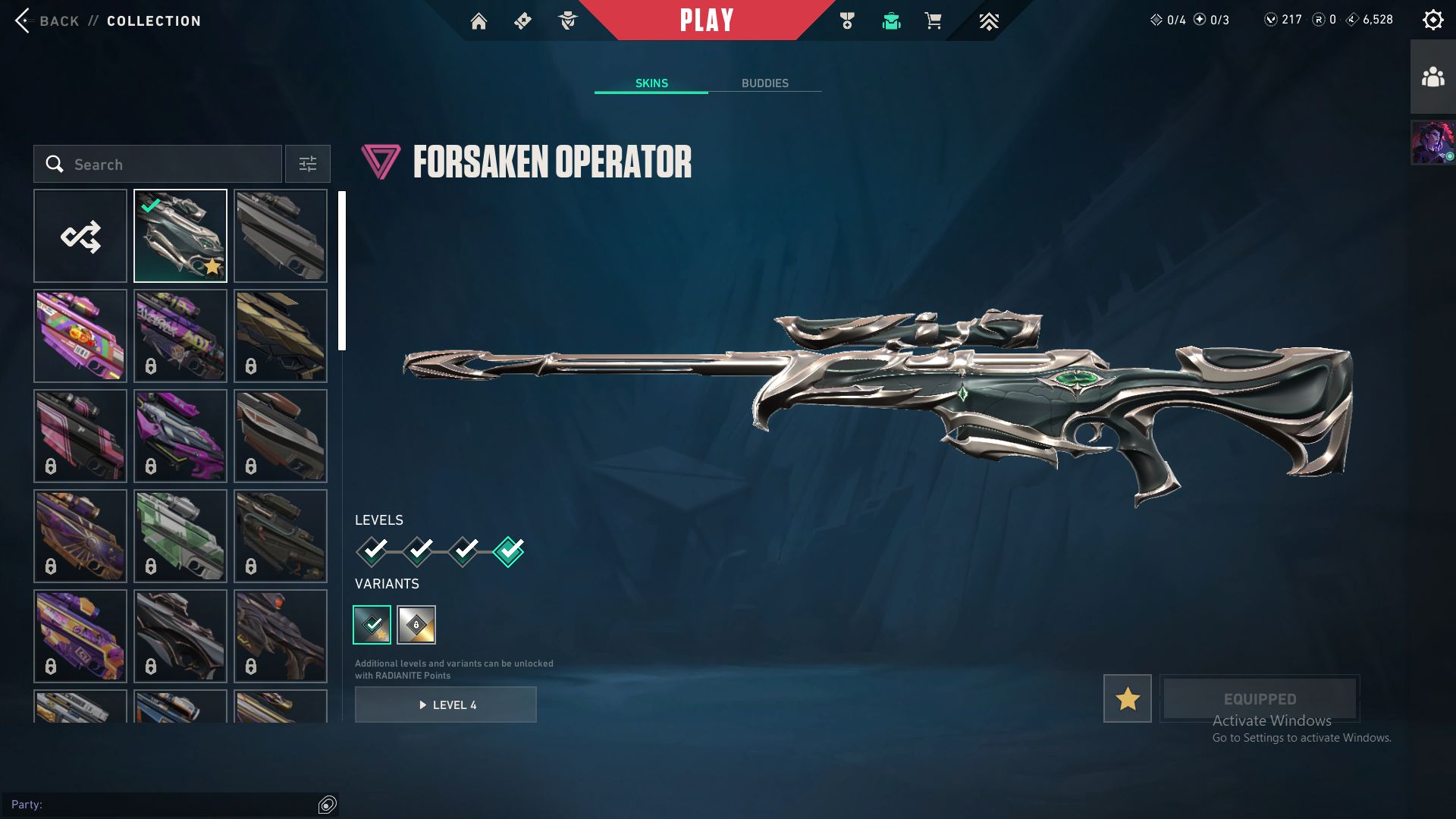Open the skin filter options
This screenshot has width=1456, height=819.
tap(307, 164)
